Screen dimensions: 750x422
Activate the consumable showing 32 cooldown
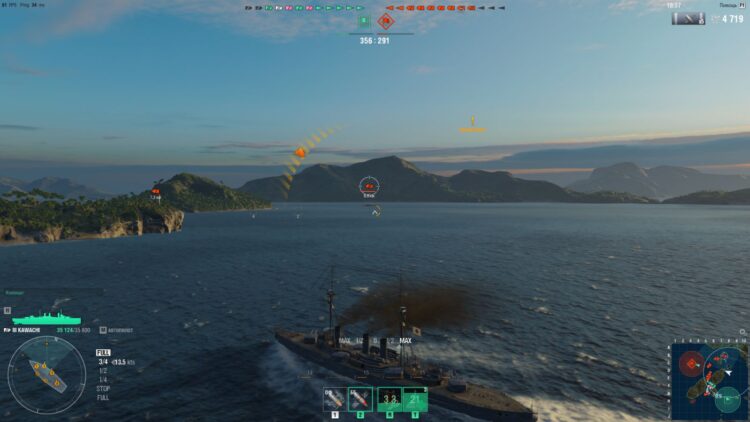pos(389,399)
